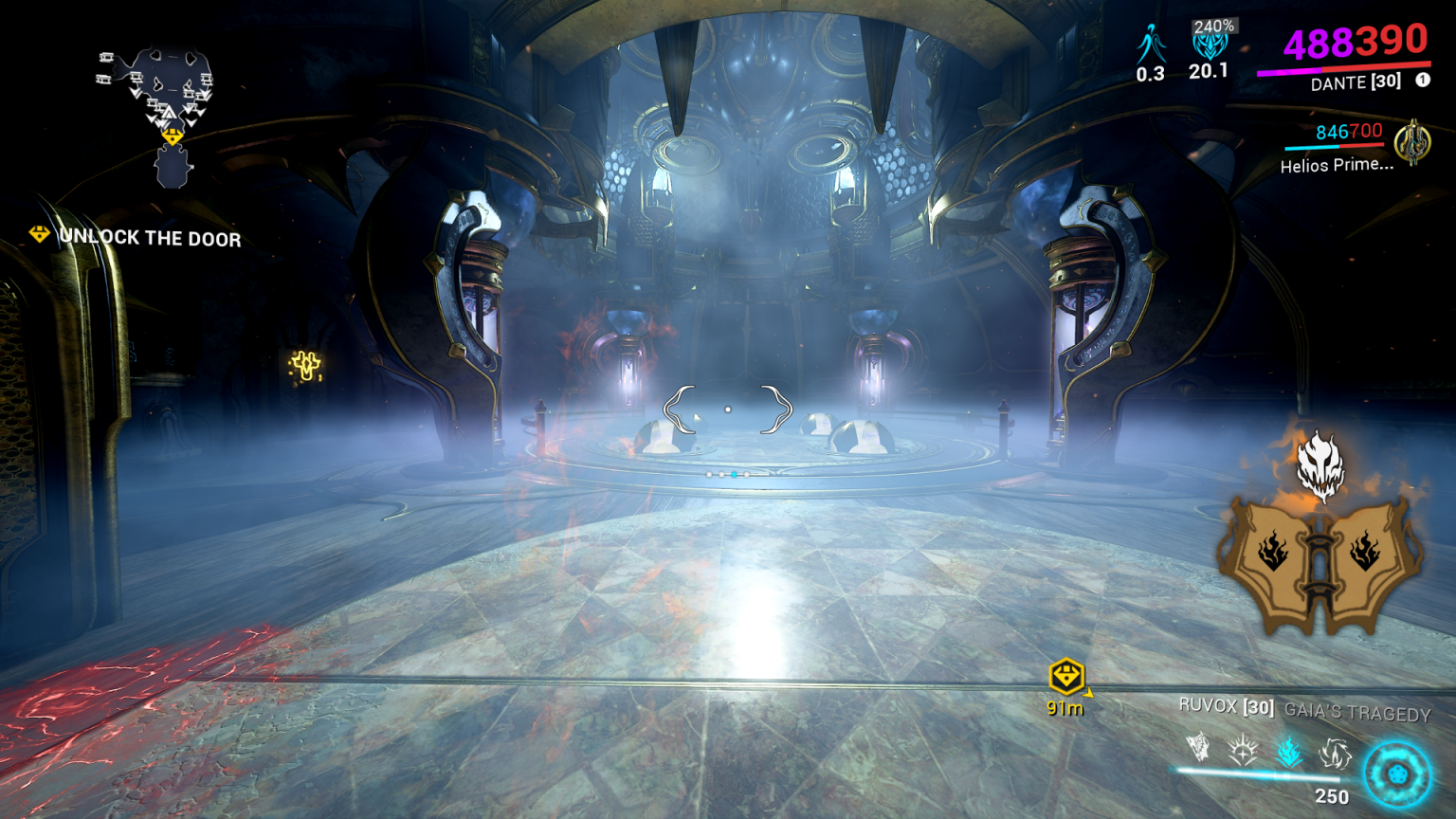Click the UNLOCK THE DOOR objective text
Image resolution: width=1456 pixels, height=819 pixels.
151,239
